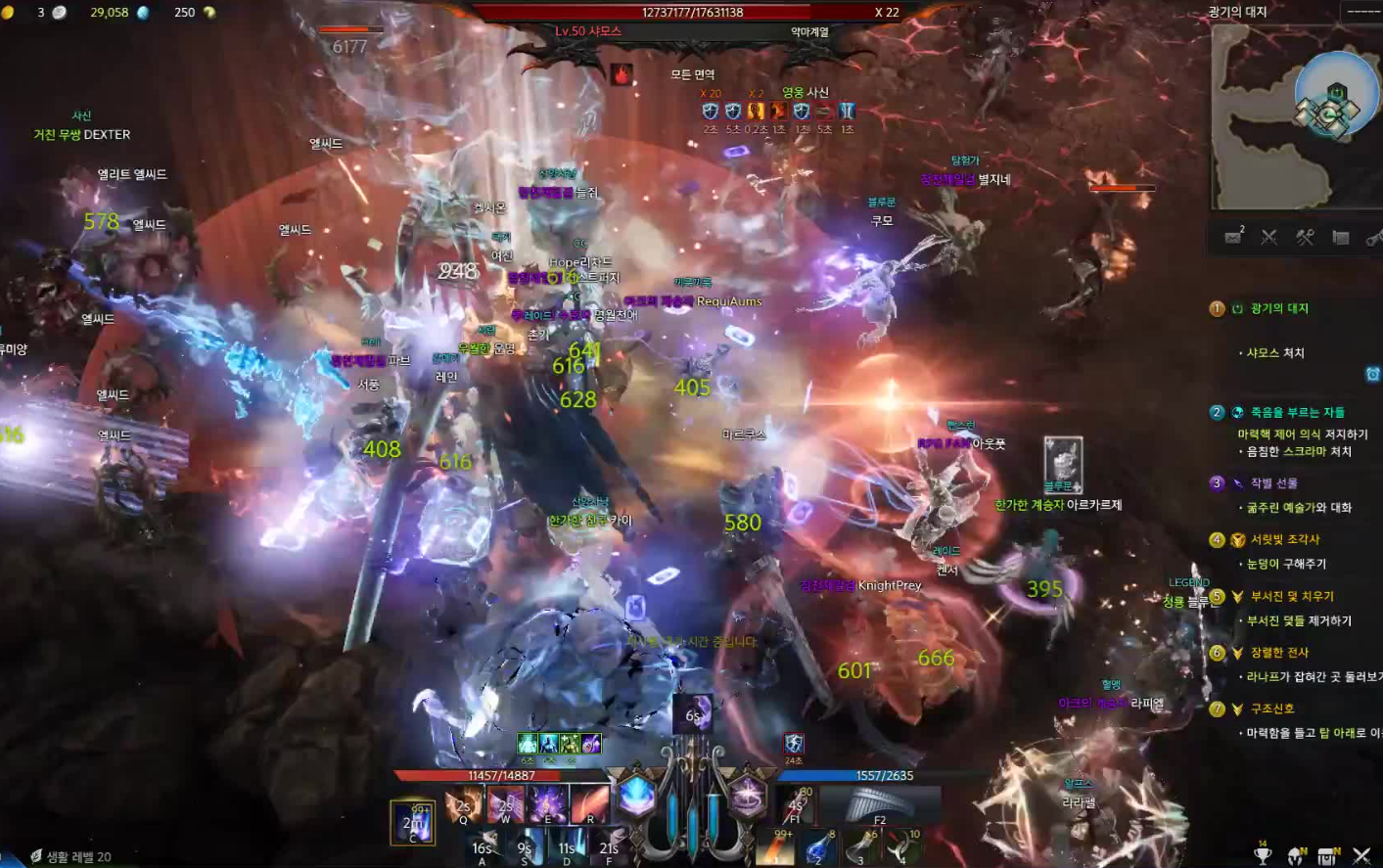
Task: Click the blue hexagon identity skill
Action: (x=636, y=796)
